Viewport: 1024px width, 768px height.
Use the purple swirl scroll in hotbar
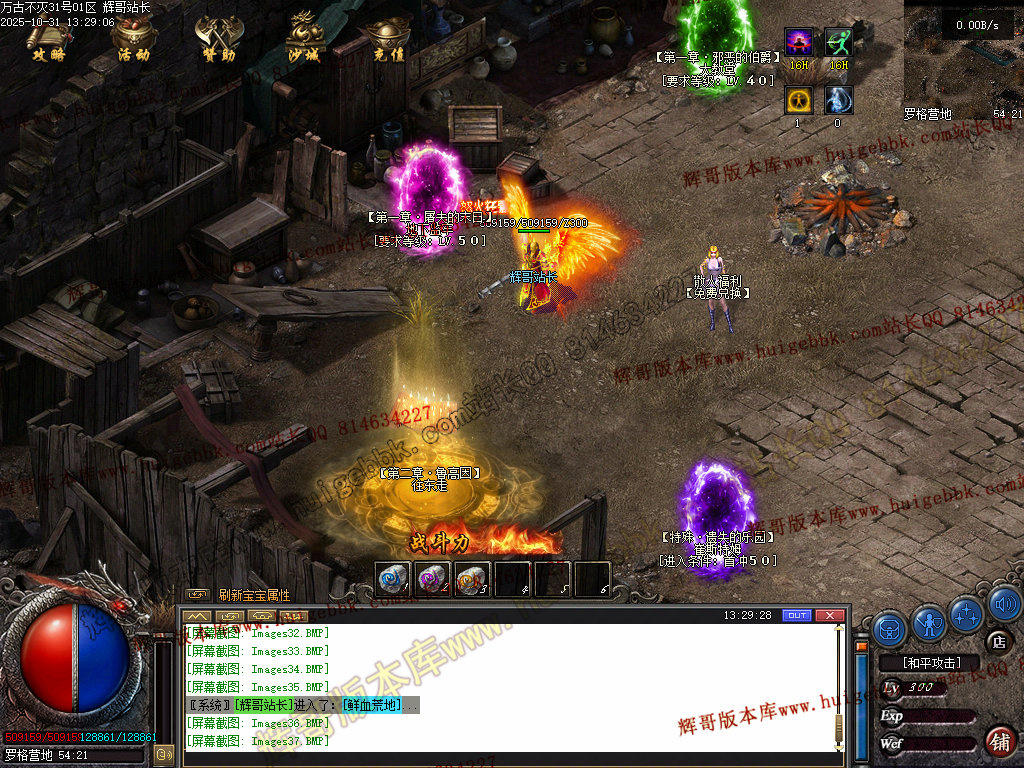tap(432, 579)
